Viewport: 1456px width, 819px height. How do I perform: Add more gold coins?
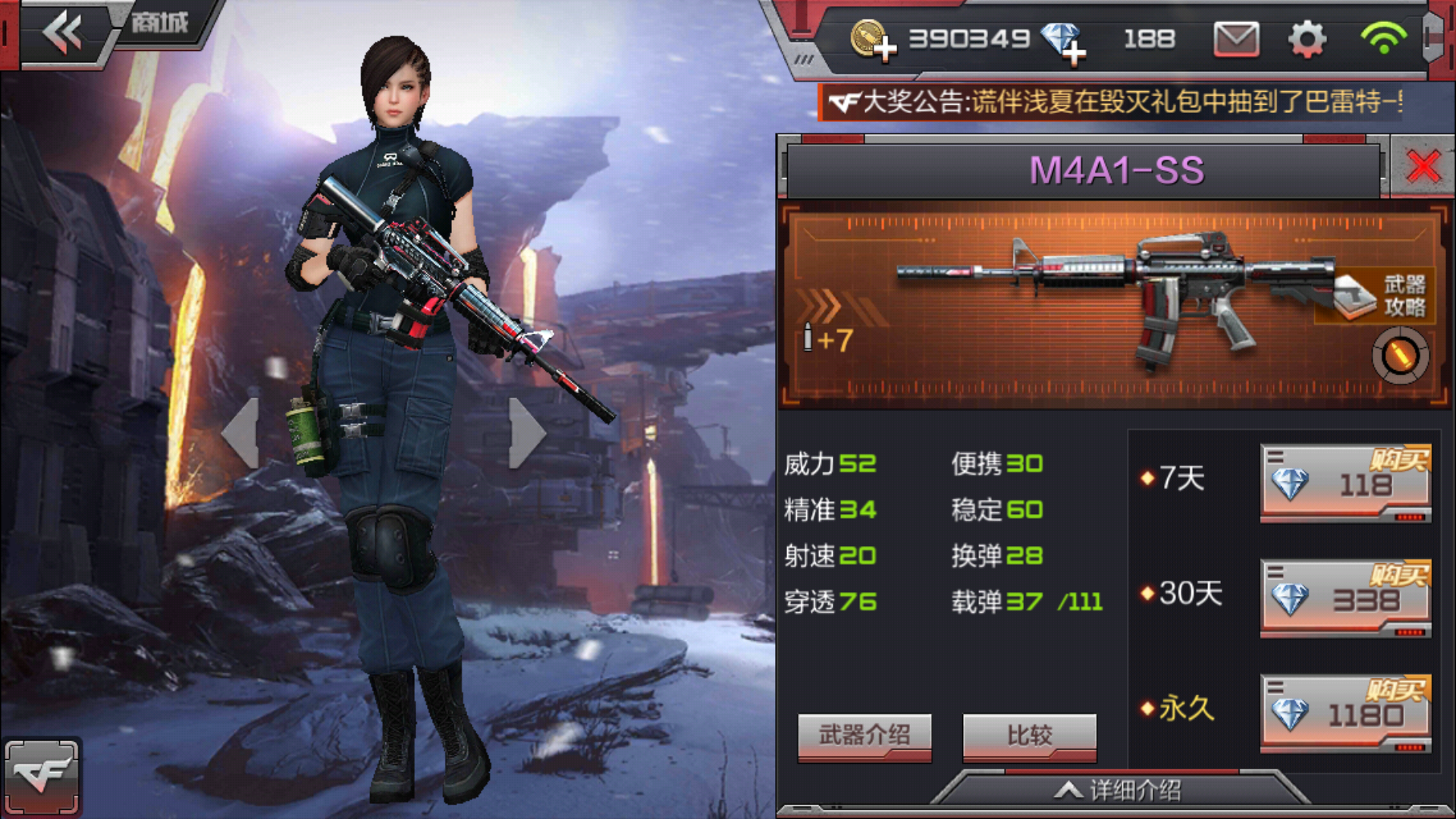coord(873,39)
